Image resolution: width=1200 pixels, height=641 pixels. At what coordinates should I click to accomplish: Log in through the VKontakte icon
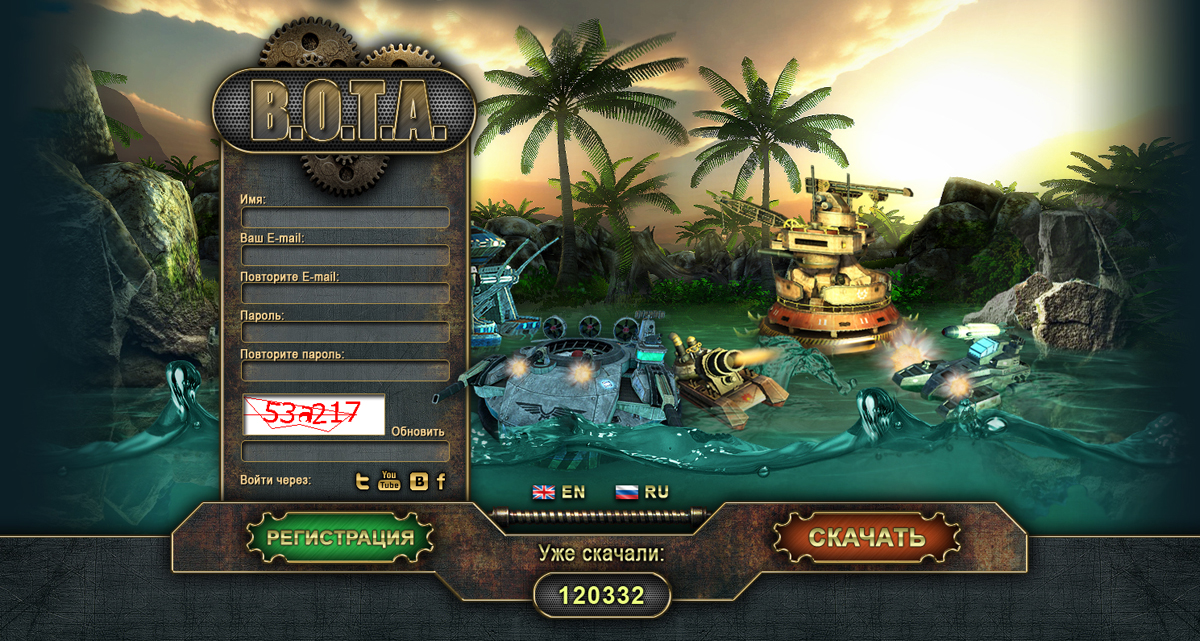coord(419,482)
